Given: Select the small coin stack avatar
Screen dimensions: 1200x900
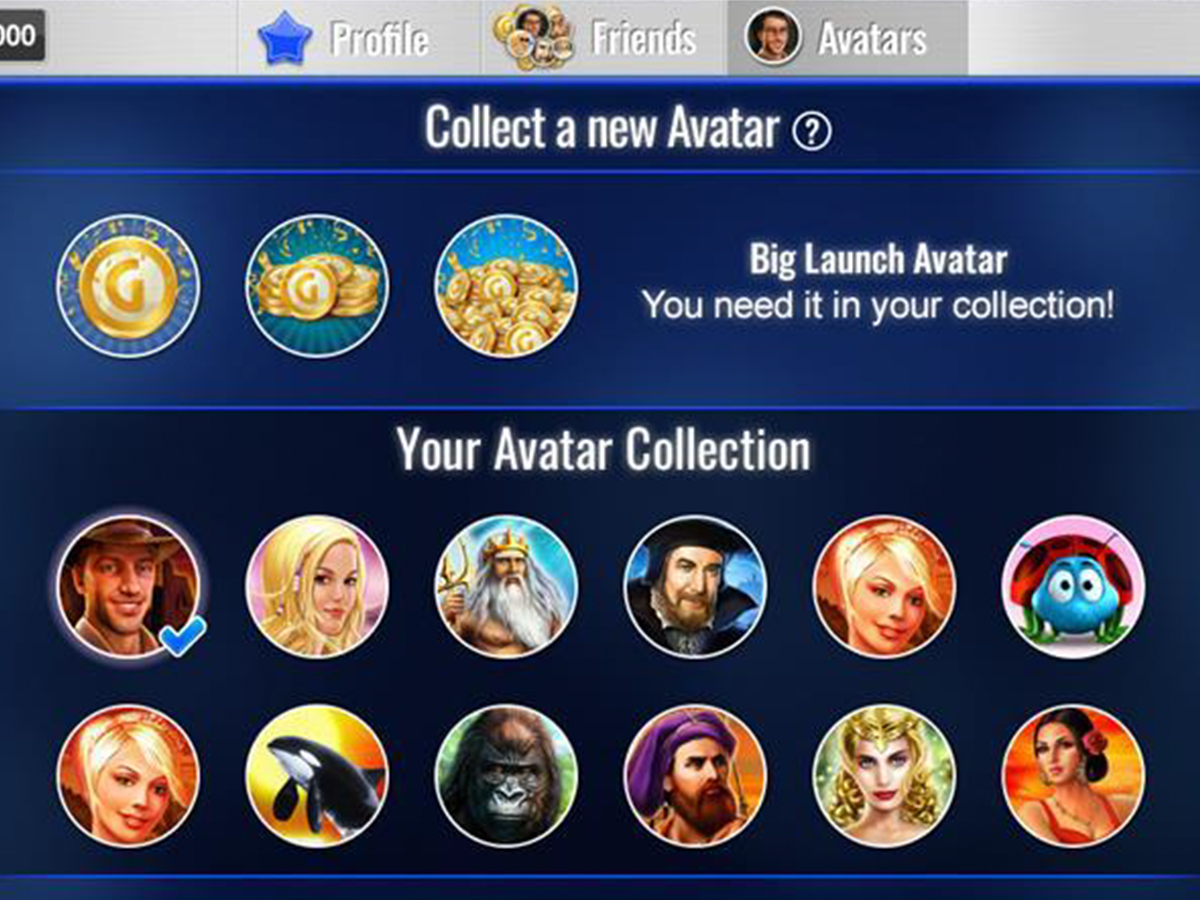Looking at the screenshot, I should point(317,287).
